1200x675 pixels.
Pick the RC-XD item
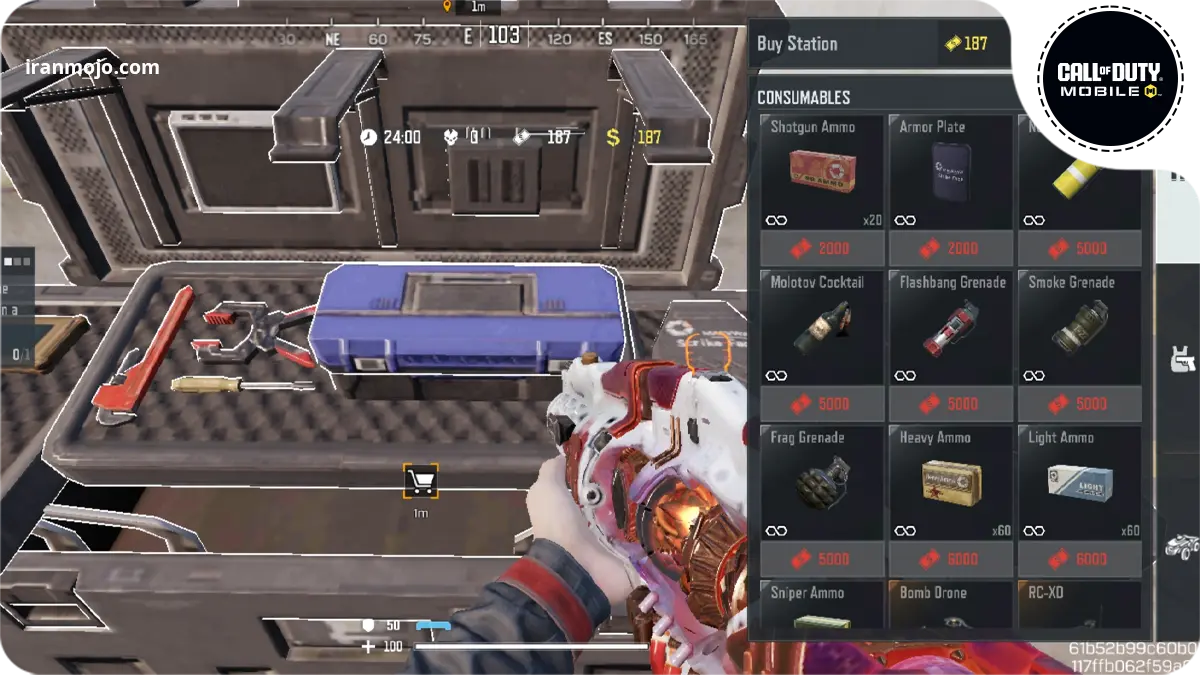coord(1079,607)
